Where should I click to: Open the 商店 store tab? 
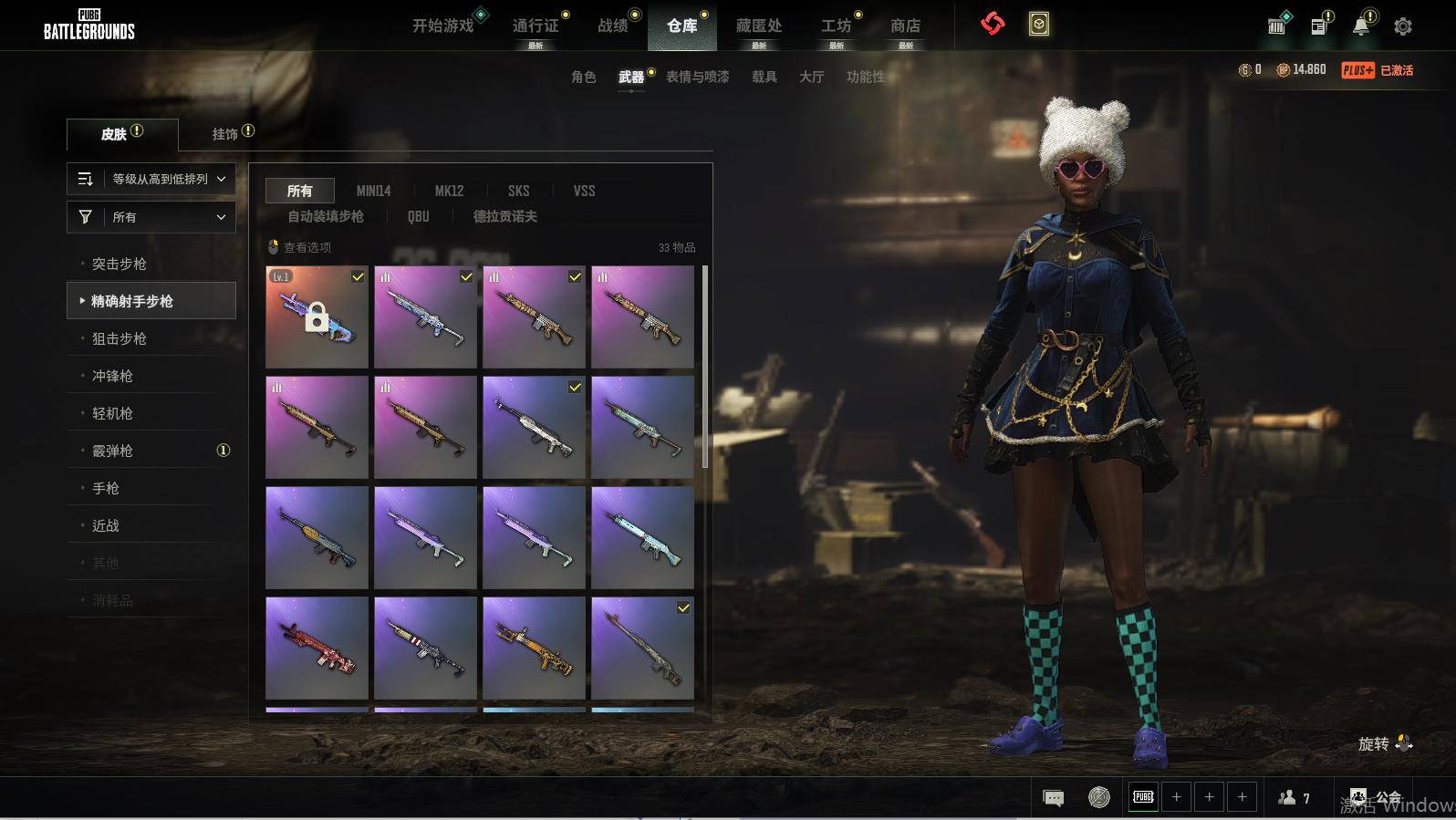(x=905, y=26)
